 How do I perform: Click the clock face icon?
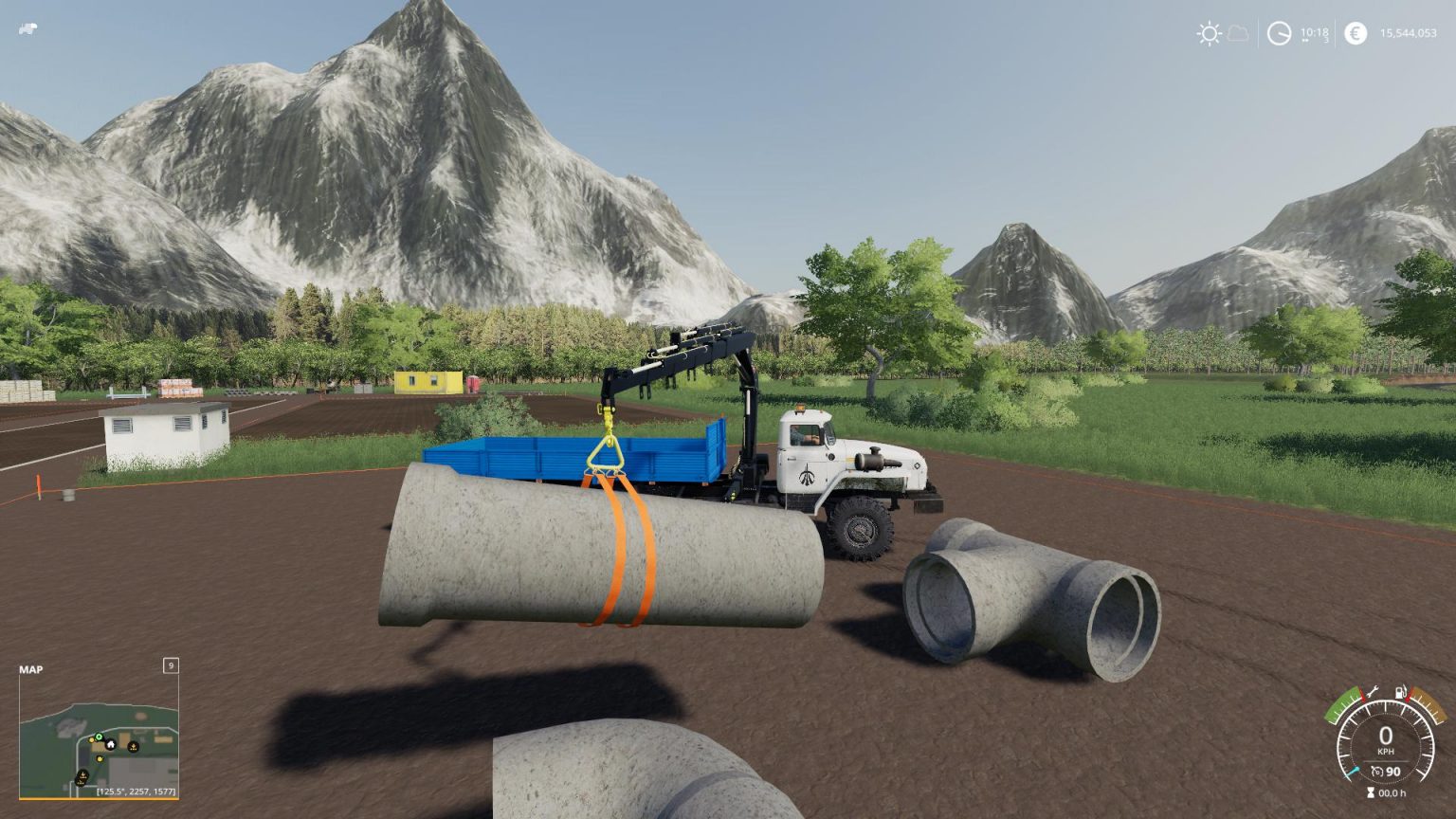[1279, 33]
